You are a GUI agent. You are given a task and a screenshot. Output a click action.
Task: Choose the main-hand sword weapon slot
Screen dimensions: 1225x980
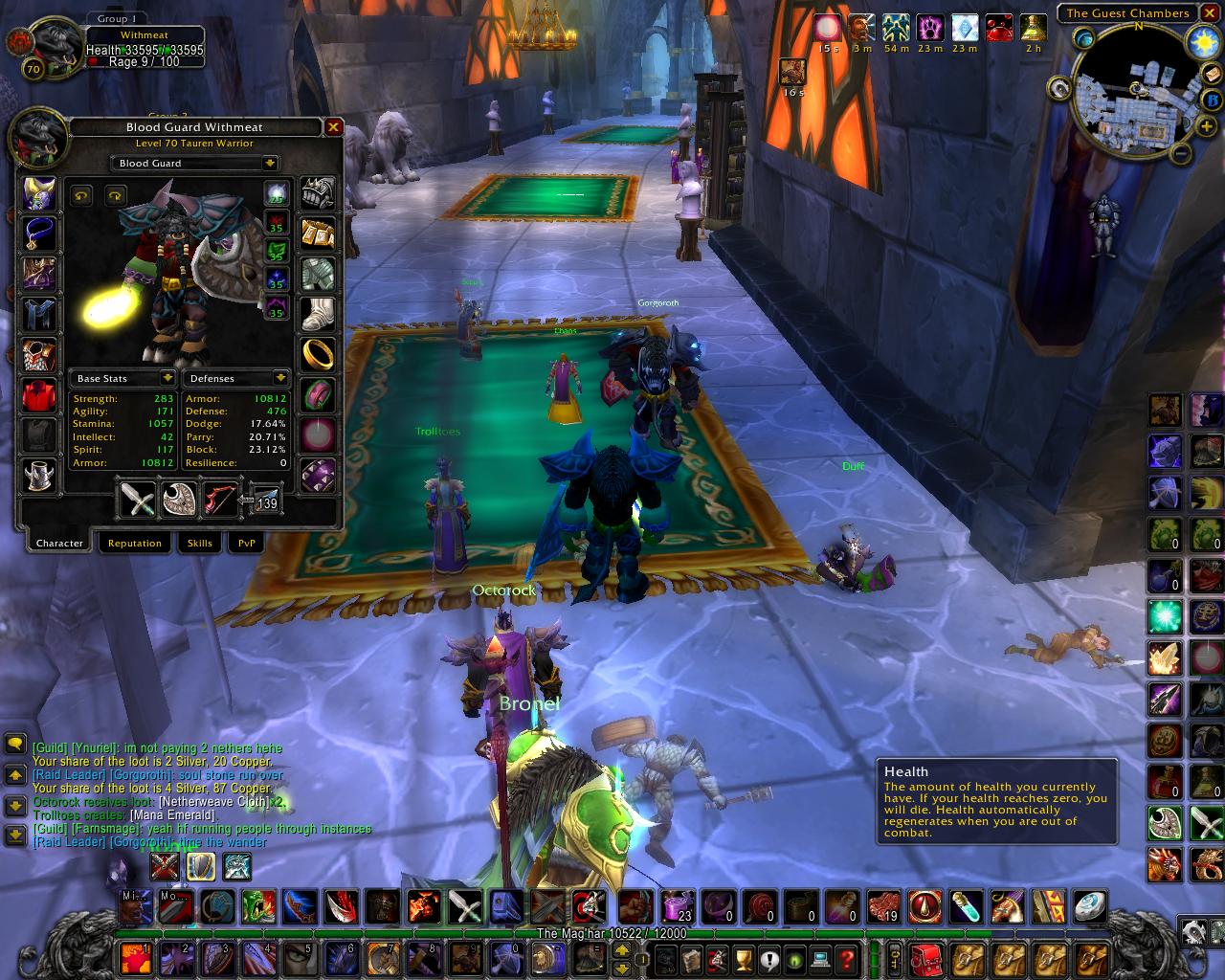(137, 499)
